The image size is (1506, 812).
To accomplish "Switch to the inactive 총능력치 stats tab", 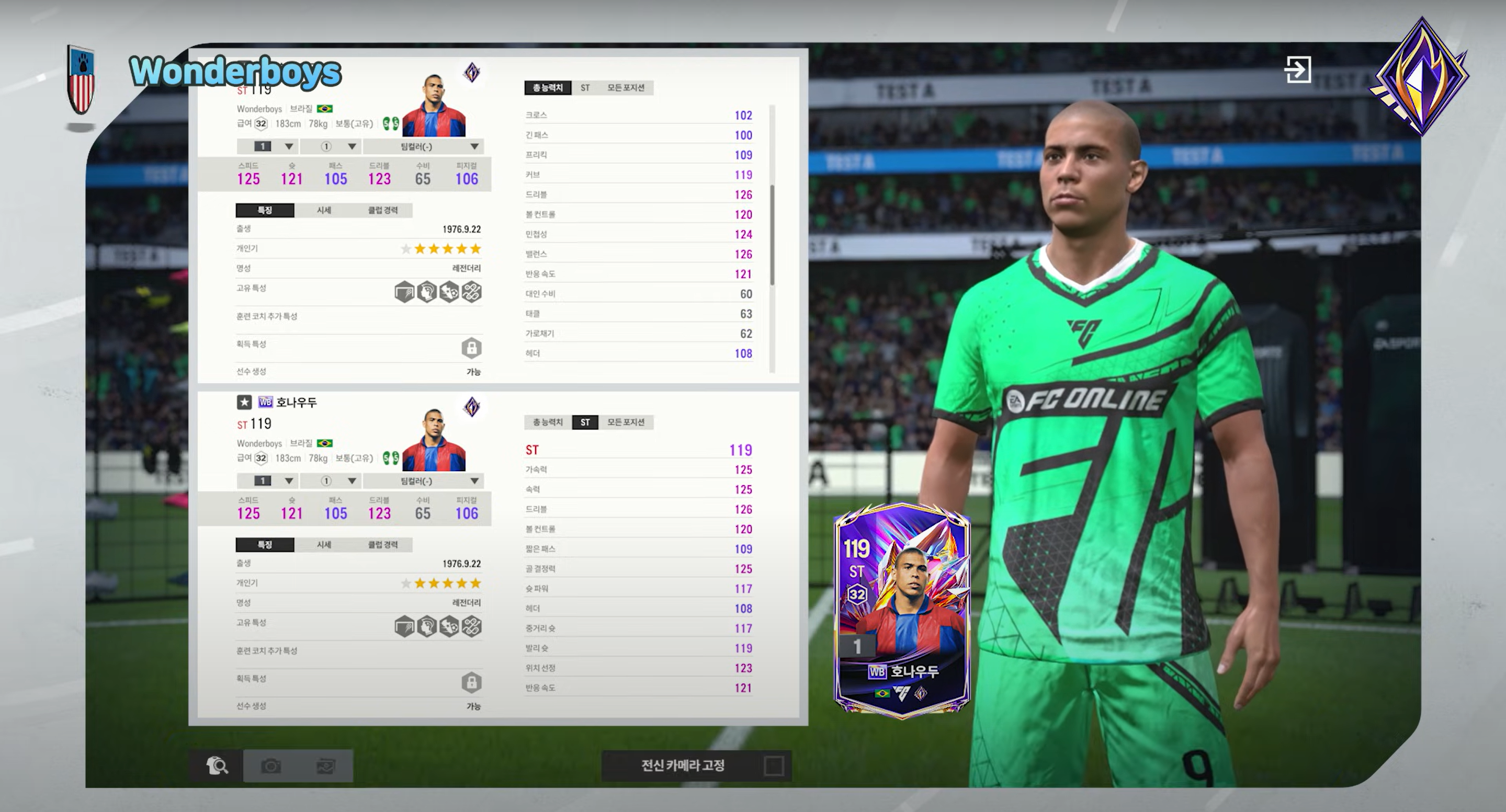I will 547,422.
